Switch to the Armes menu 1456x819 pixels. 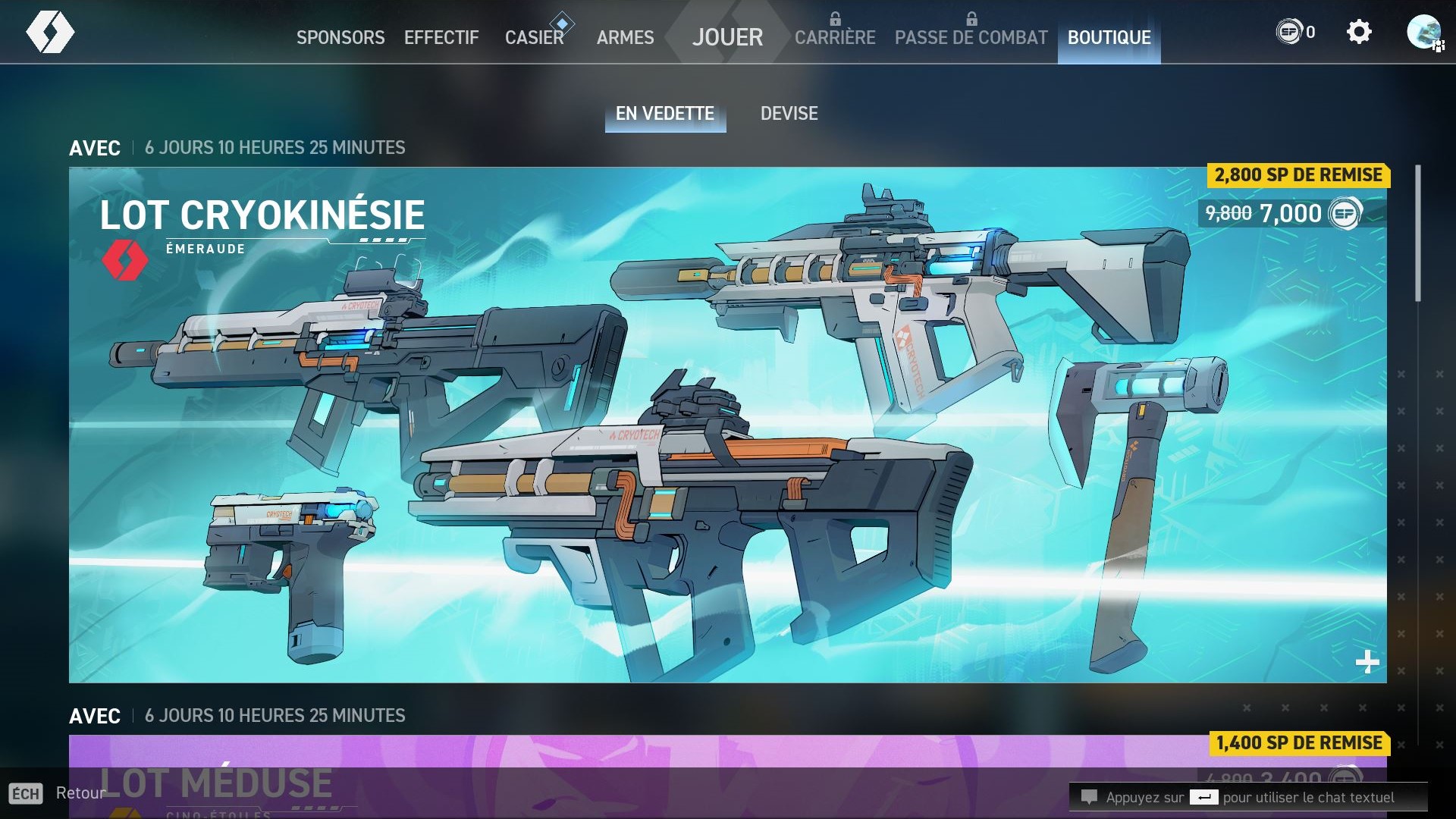tap(625, 37)
